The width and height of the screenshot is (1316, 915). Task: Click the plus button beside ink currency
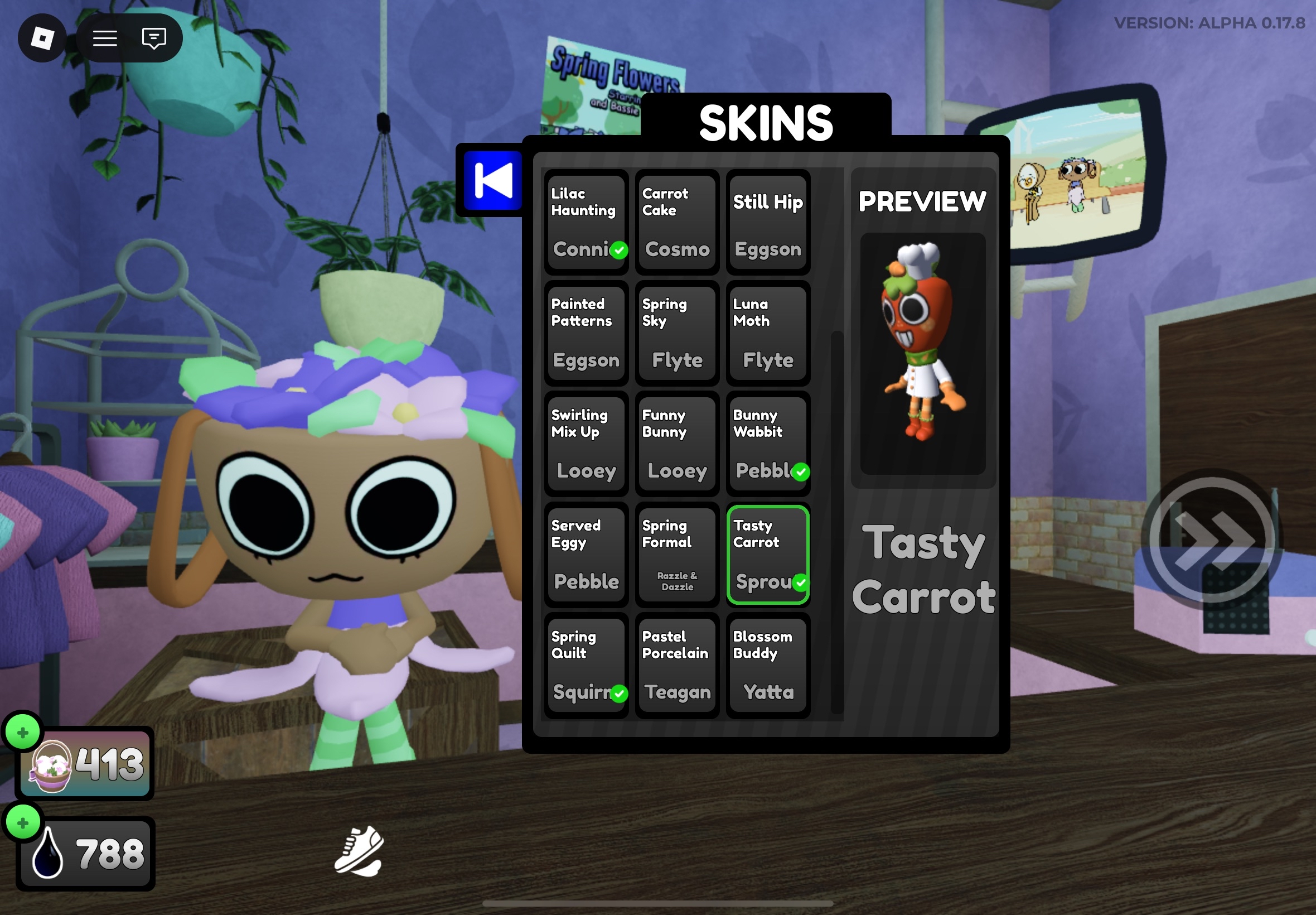pyautogui.click(x=23, y=822)
